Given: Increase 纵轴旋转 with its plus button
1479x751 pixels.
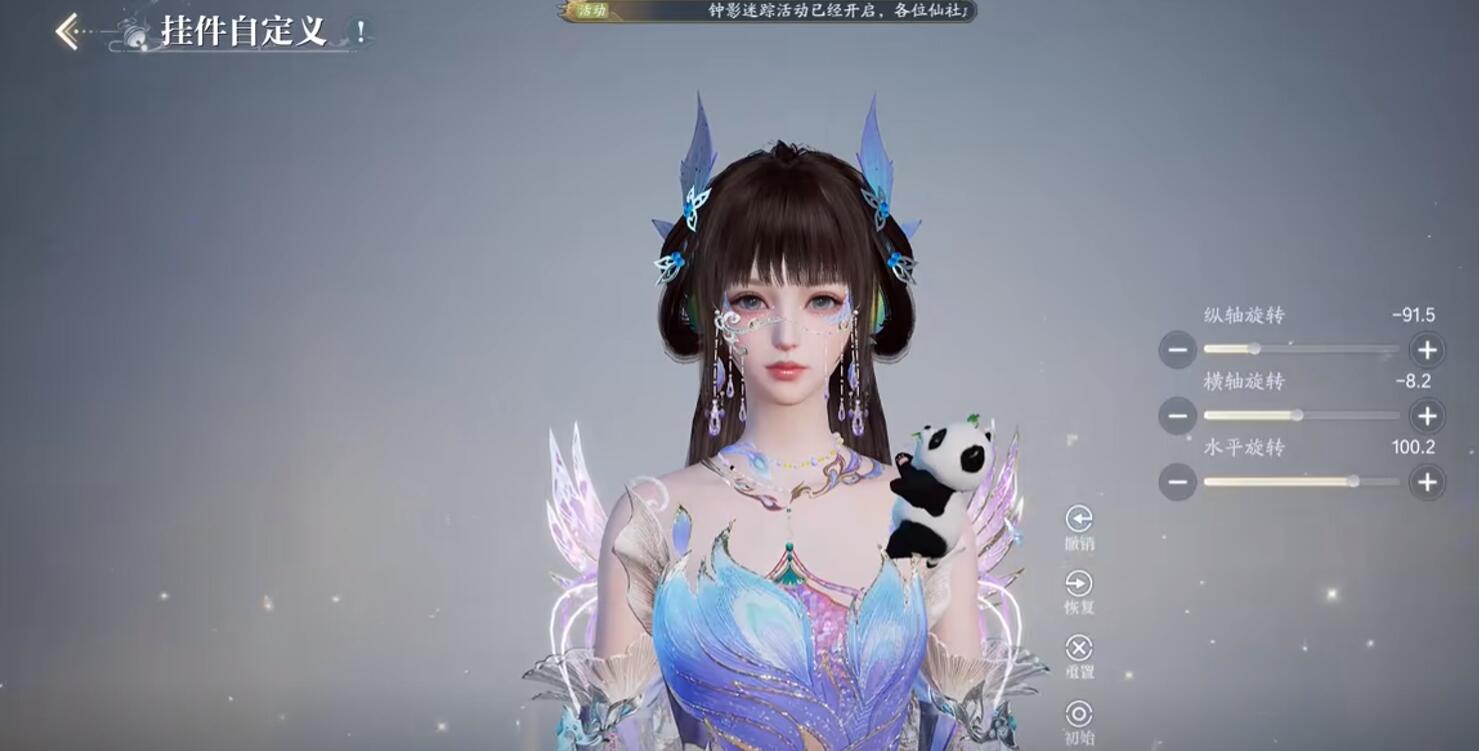Looking at the screenshot, I should pyautogui.click(x=1427, y=349).
